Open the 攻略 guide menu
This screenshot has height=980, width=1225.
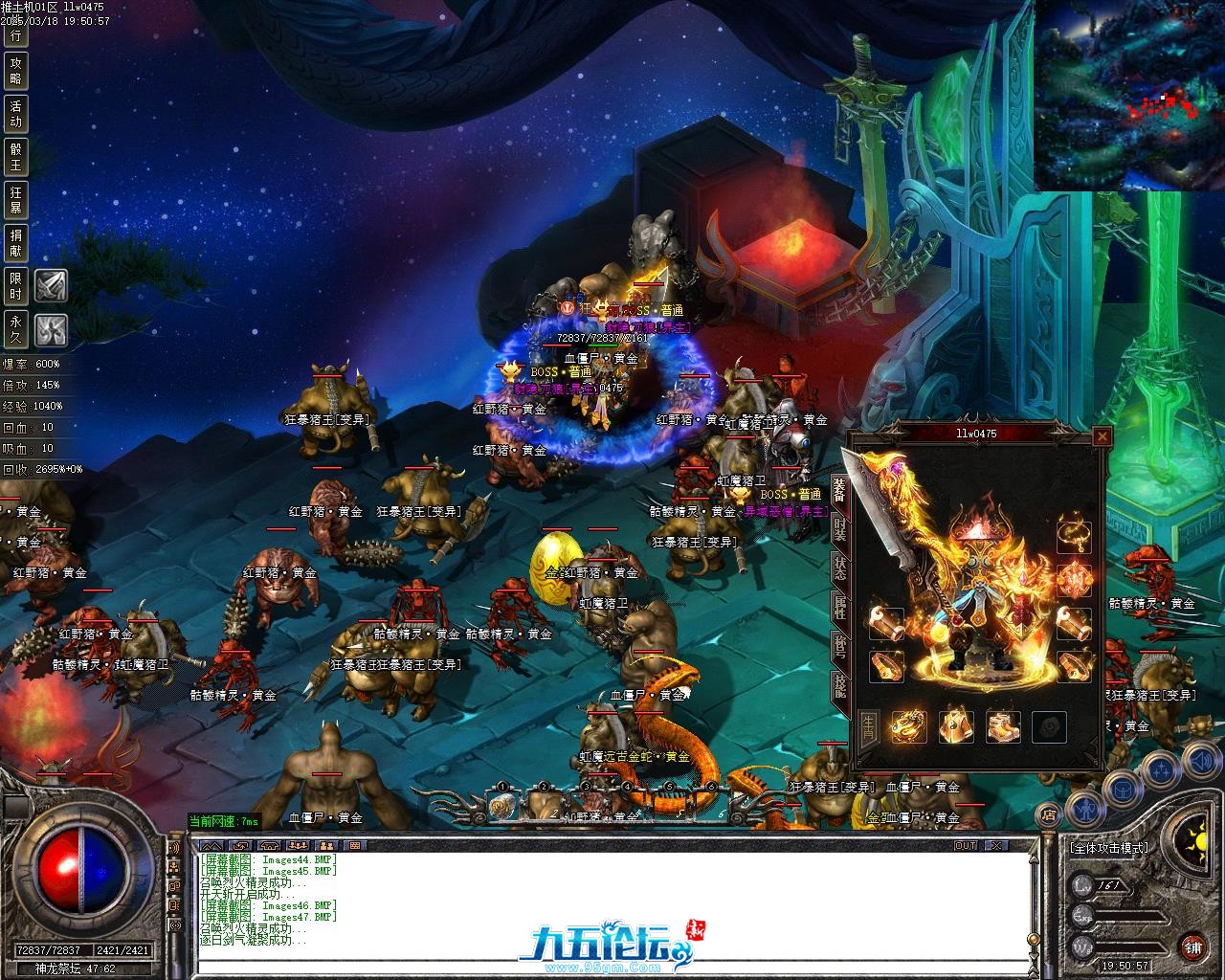15,72
